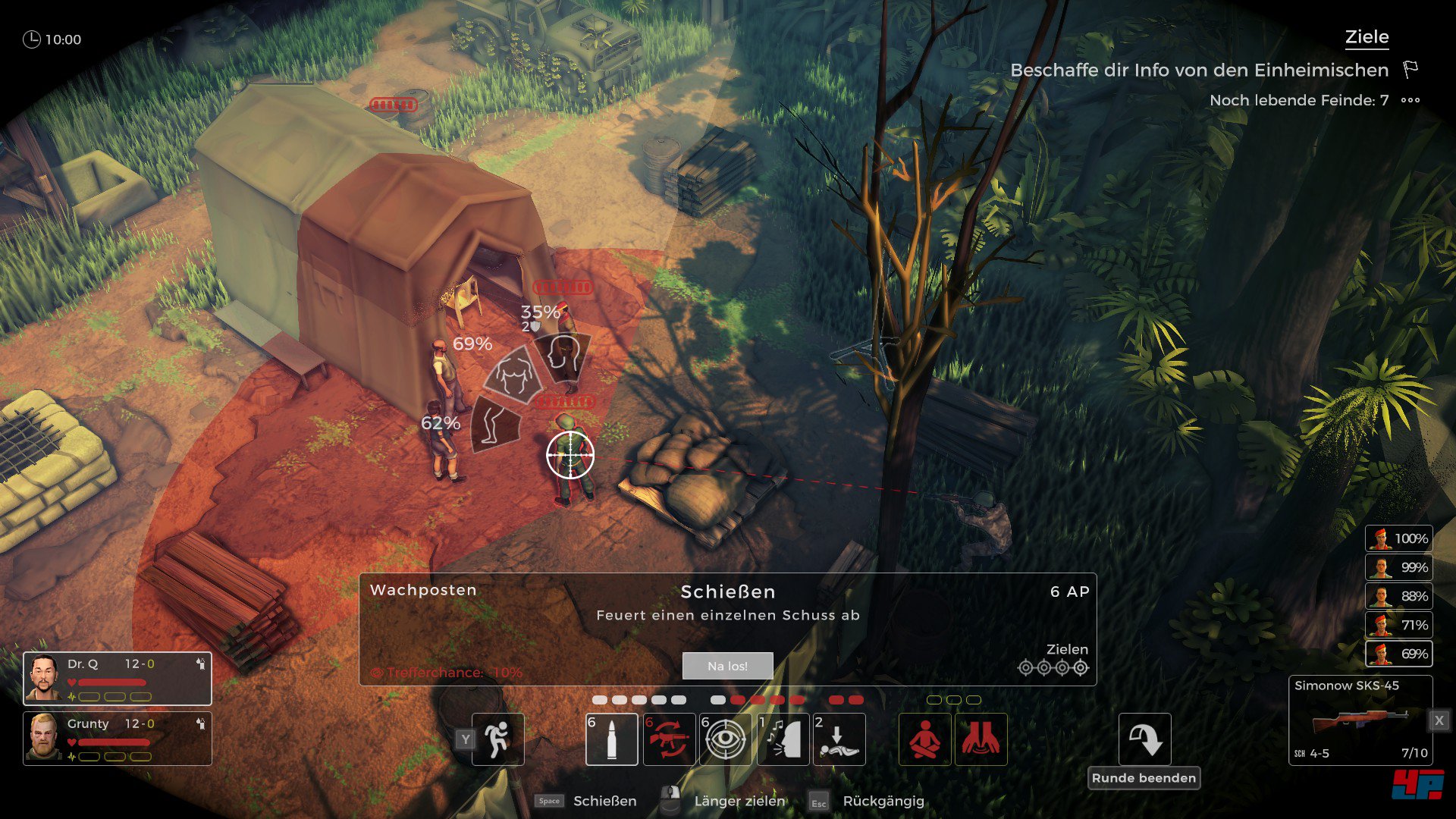
Task: Confirm the shot with Na los!
Action: click(x=727, y=666)
